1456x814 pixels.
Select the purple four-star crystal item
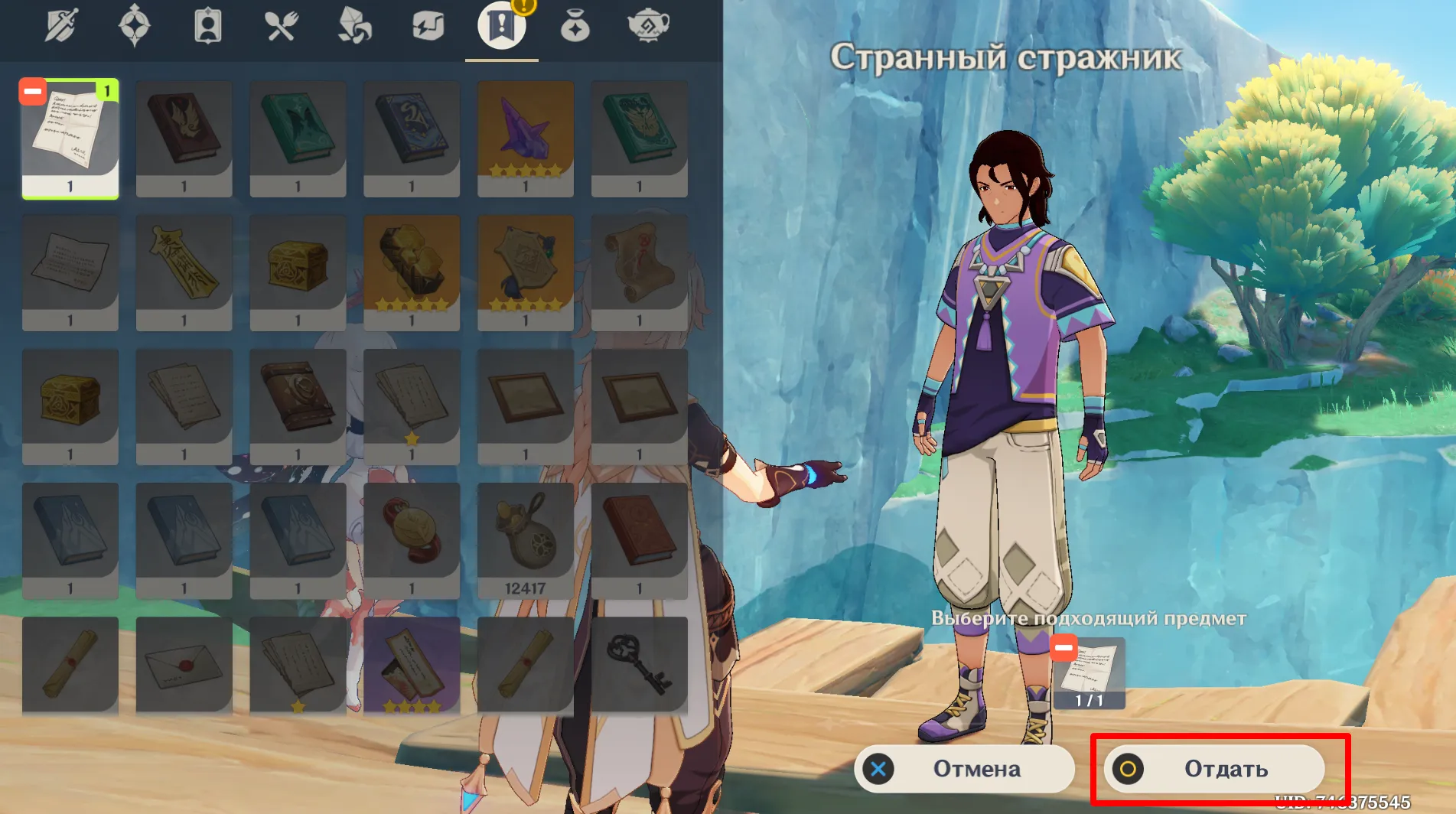pyautogui.click(x=525, y=138)
